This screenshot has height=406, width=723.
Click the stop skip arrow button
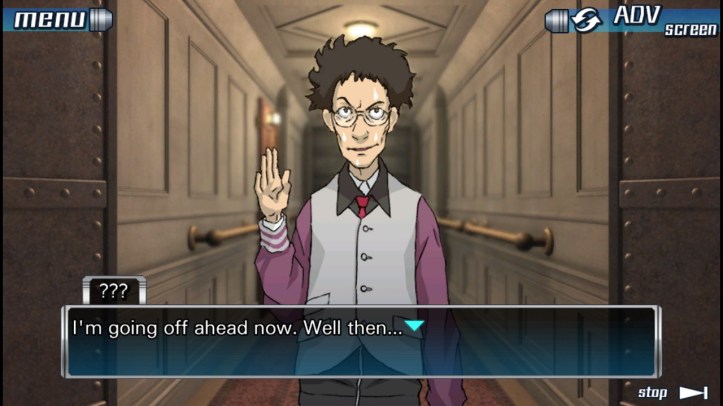[x=675, y=392]
